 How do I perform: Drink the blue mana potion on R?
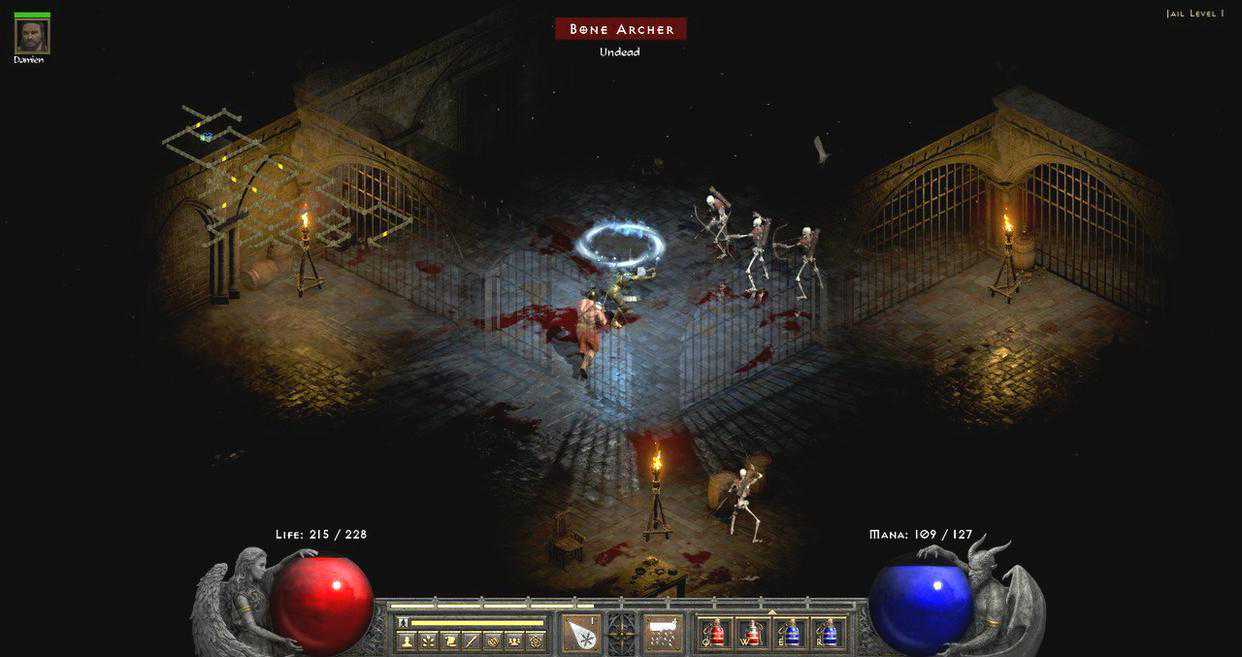pyautogui.click(x=829, y=633)
